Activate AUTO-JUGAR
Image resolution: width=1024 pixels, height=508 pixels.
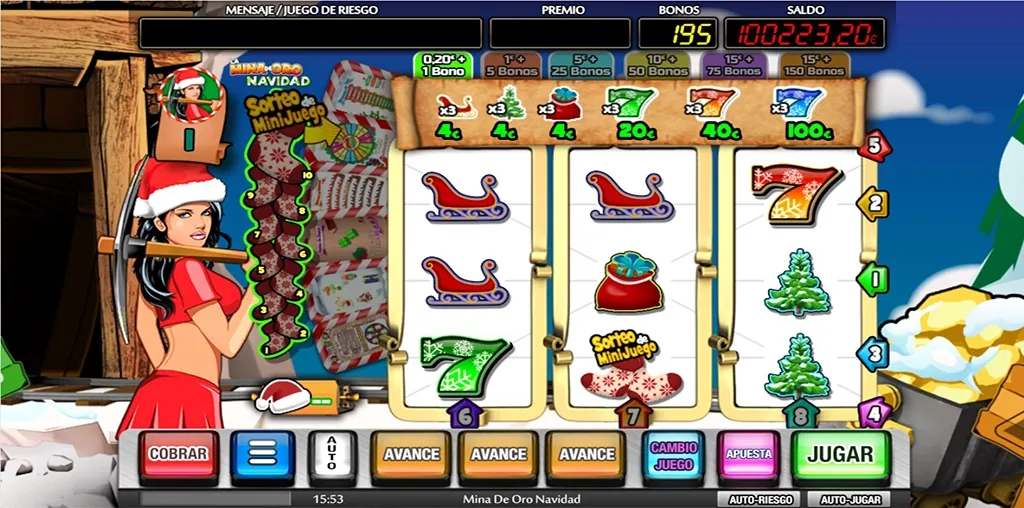click(849, 498)
